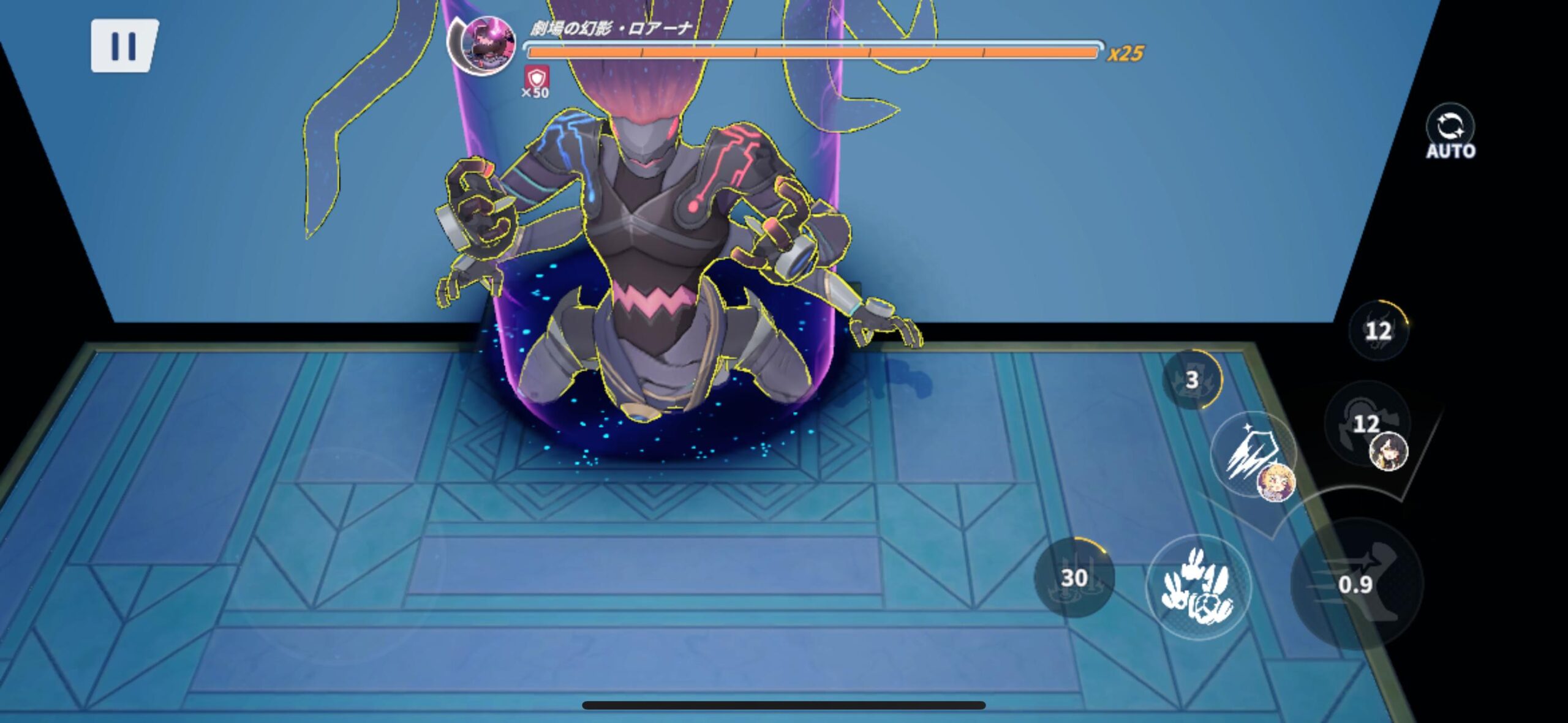The width and height of the screenshot is (1568, 723).
Task: Trigger the dark-haired support skill on 12 cooldown
Action: 1367,424
